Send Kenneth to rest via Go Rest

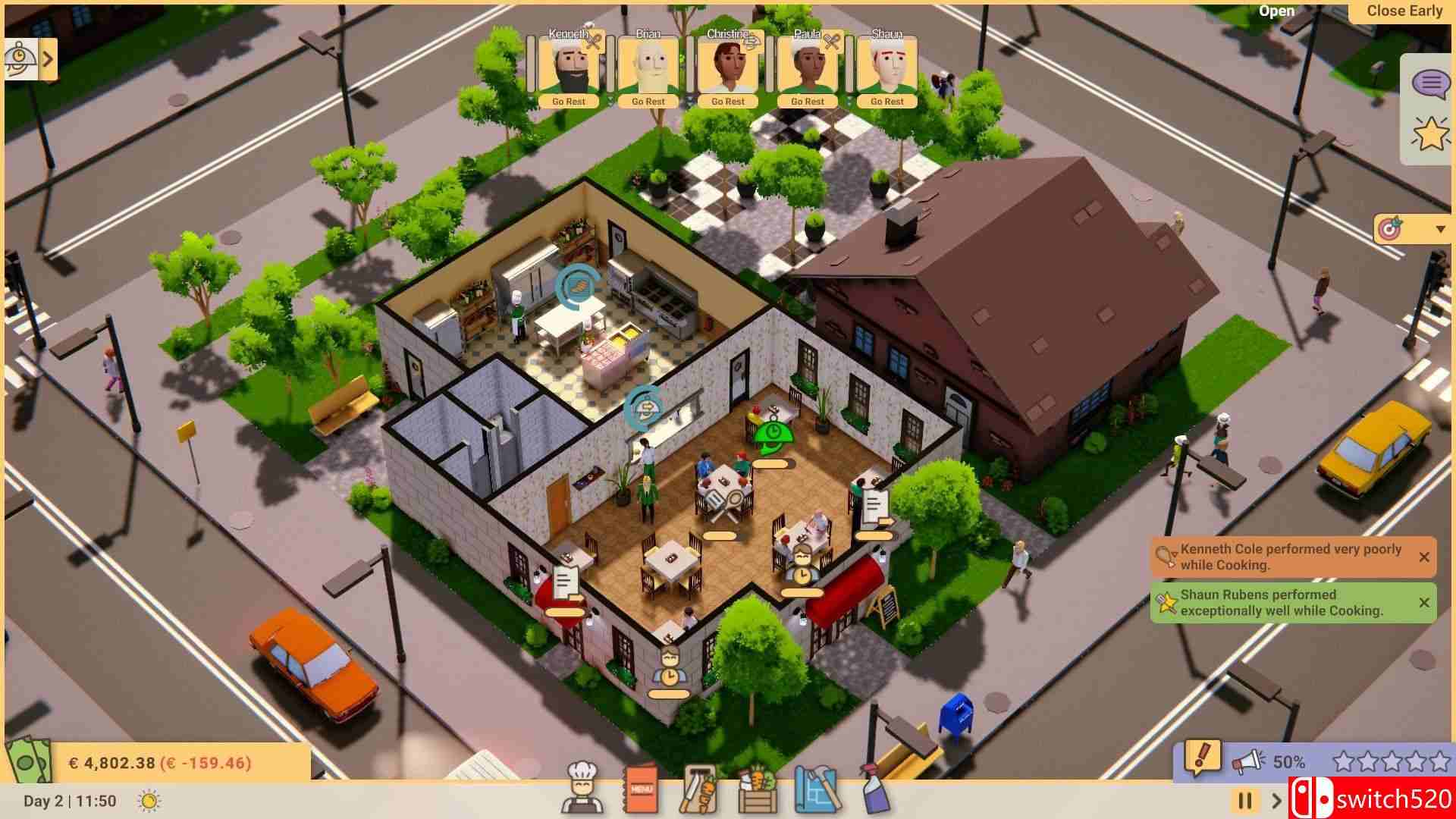coord(567,101)
